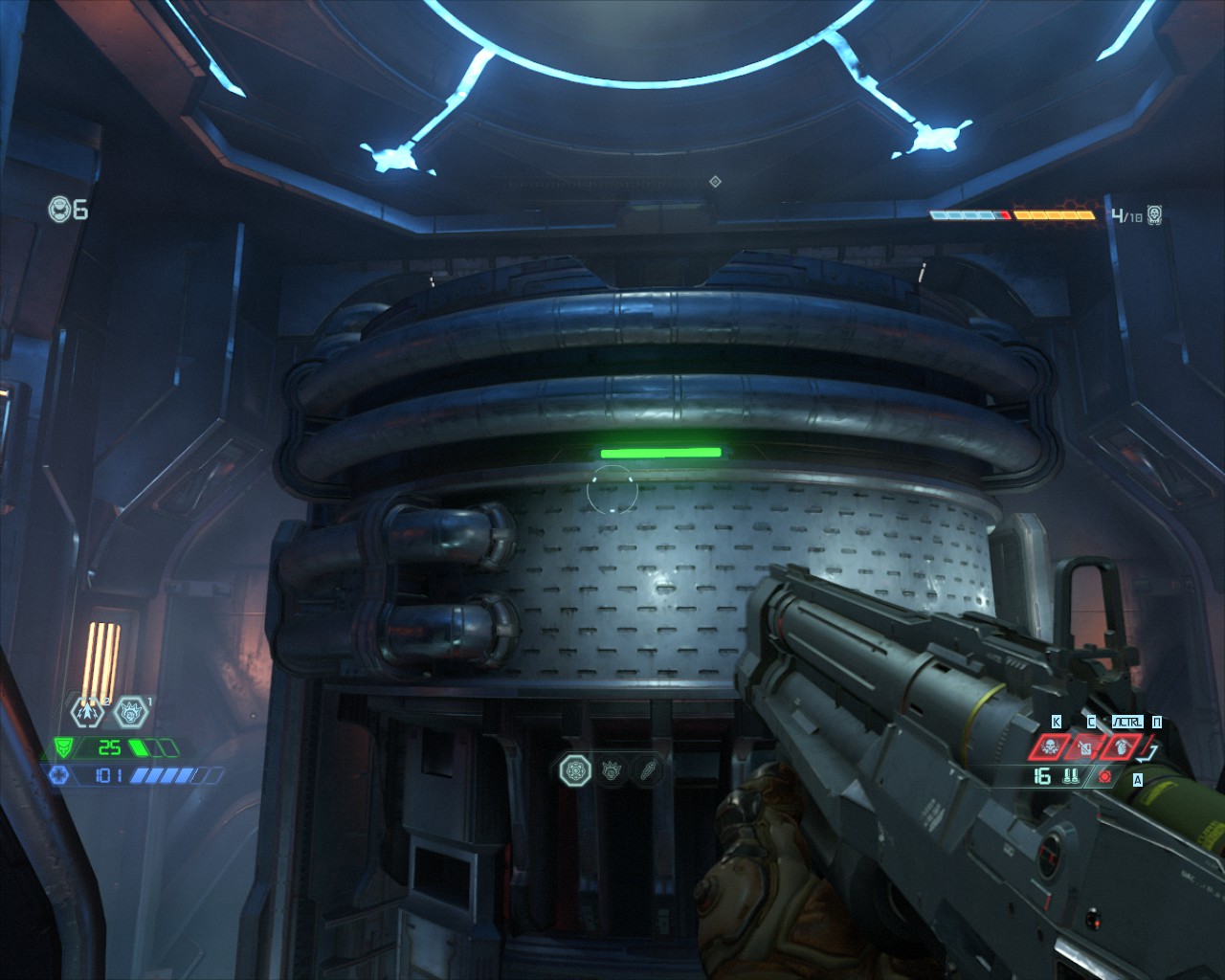This screenshot has height=980, width=1225.
Task: Select the extra lives helmet icon
Action: (59, 208)
